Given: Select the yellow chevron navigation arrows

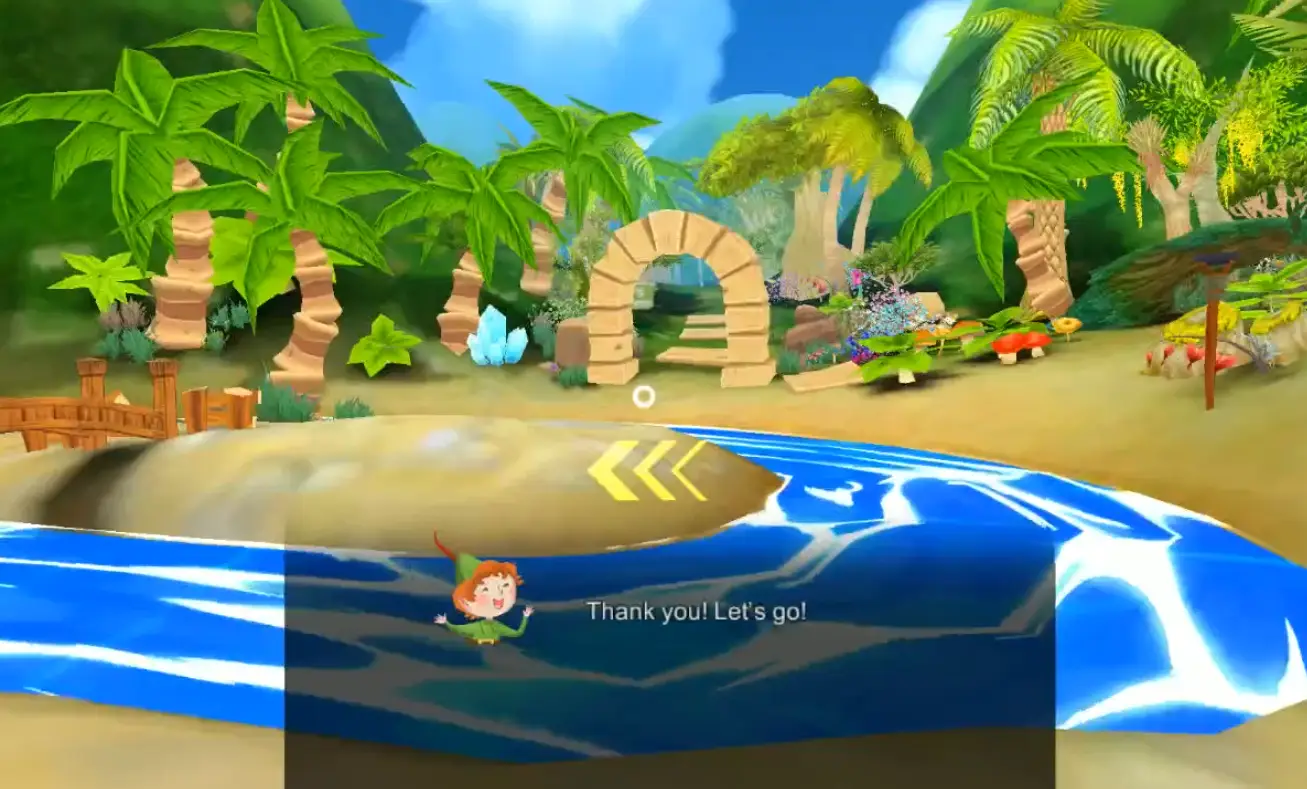Looking at the screenshot, I should point(647,470).
